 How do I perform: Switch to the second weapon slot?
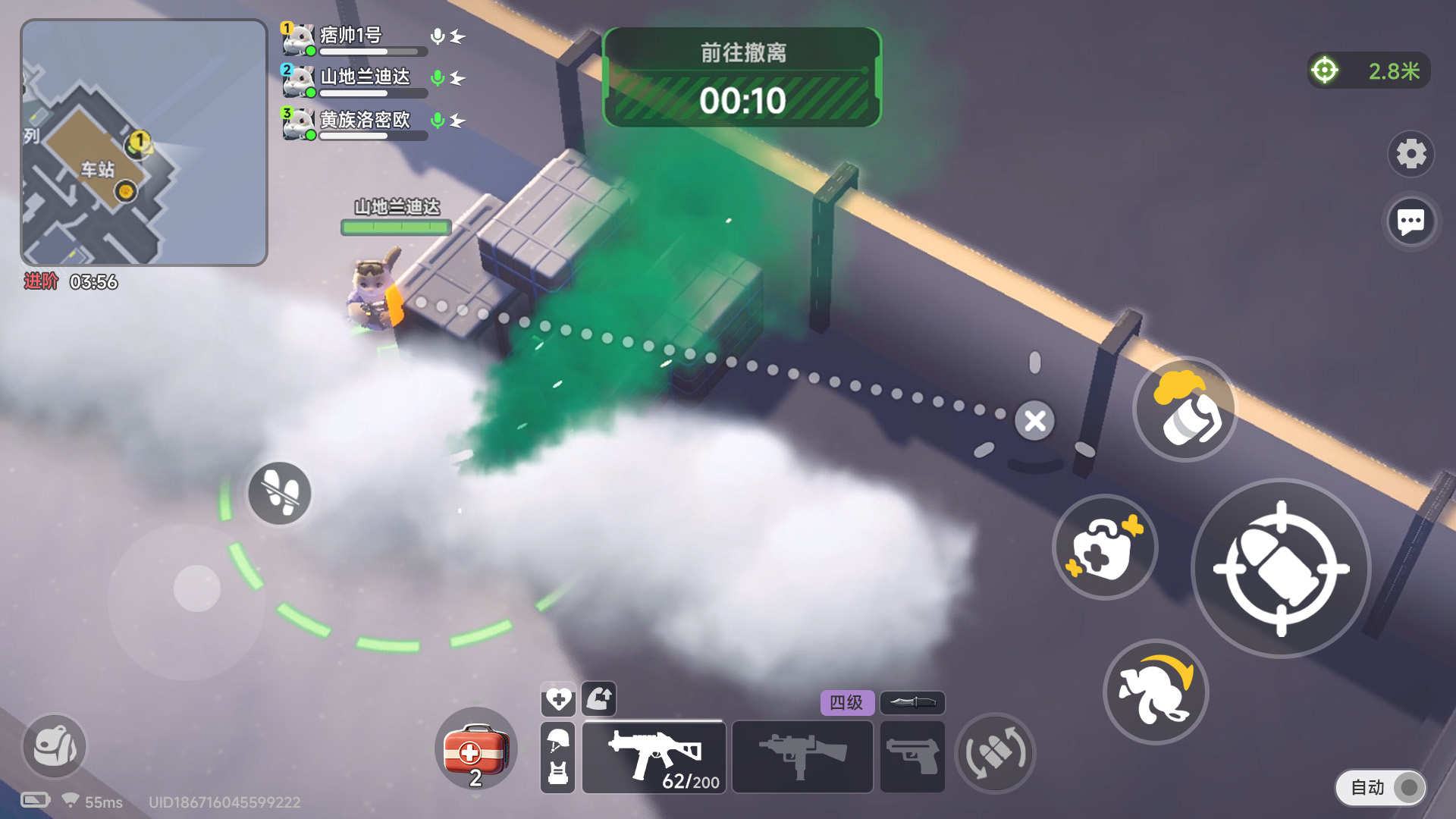point(802,757)
